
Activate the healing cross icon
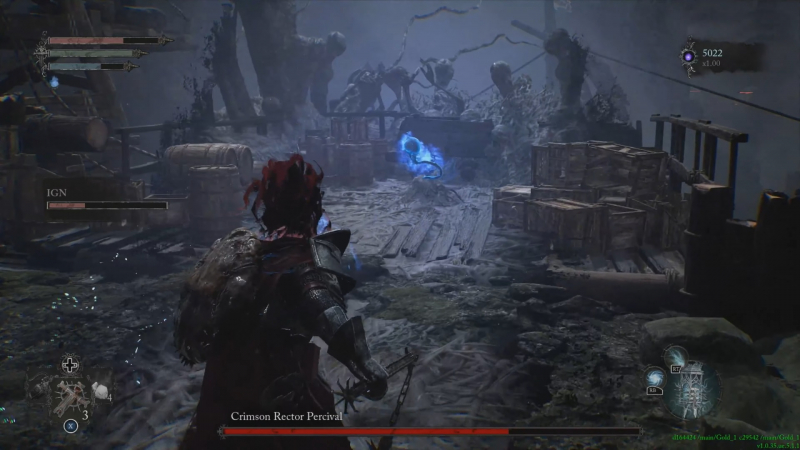click(70, 364)
